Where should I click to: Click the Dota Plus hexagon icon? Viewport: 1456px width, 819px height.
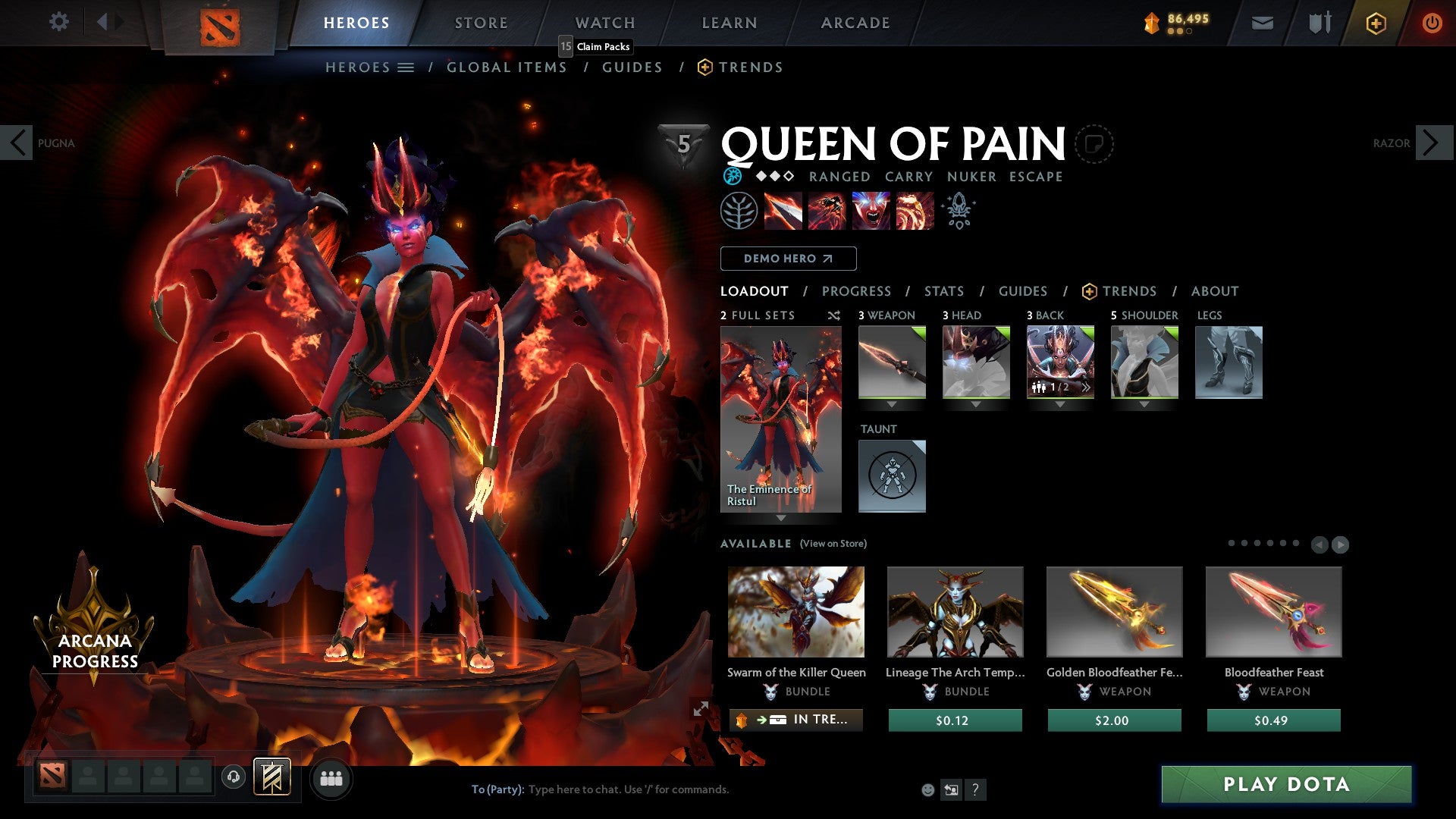[x=1376, y=23]
